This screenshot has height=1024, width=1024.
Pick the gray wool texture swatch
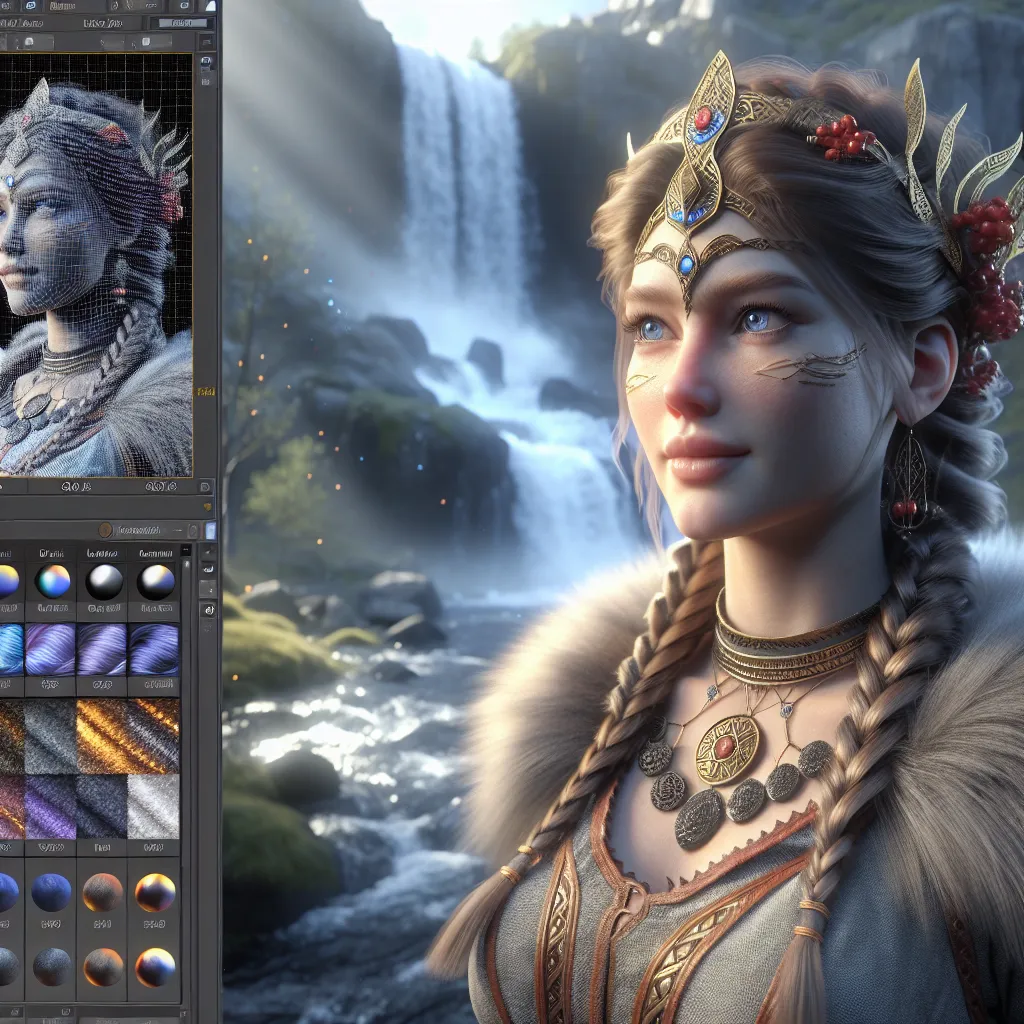(x=50, y=736)
